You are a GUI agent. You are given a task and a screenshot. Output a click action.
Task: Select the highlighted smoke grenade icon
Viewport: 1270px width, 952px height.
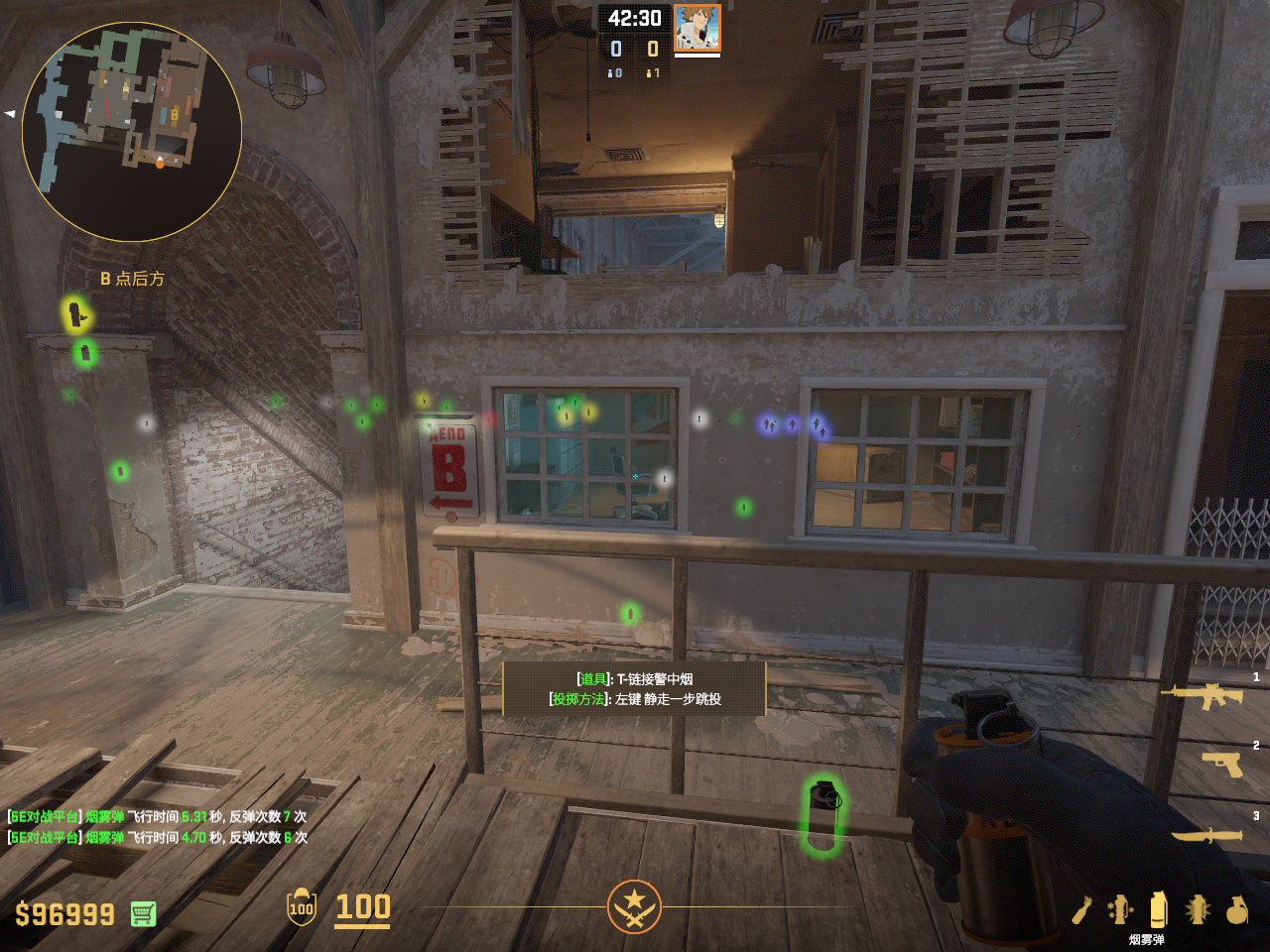[x=1158, y=908]
